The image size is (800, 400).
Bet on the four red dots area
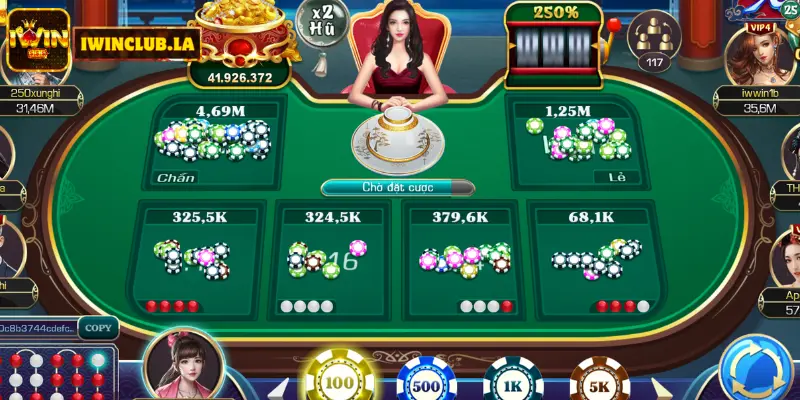pyautogui.click(x=199, y=255)
